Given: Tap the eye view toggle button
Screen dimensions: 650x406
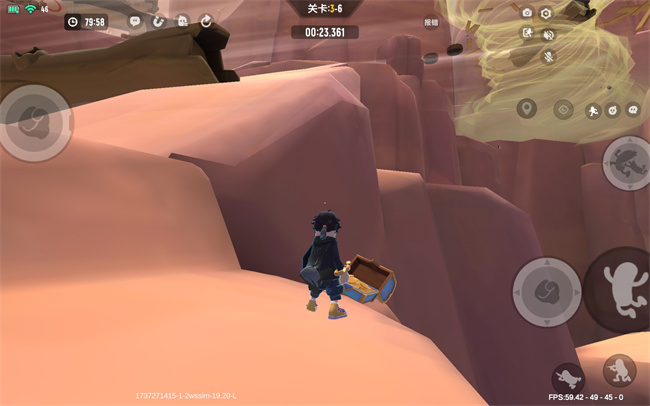Looking at the screenshot, I should tap(563, 108).
